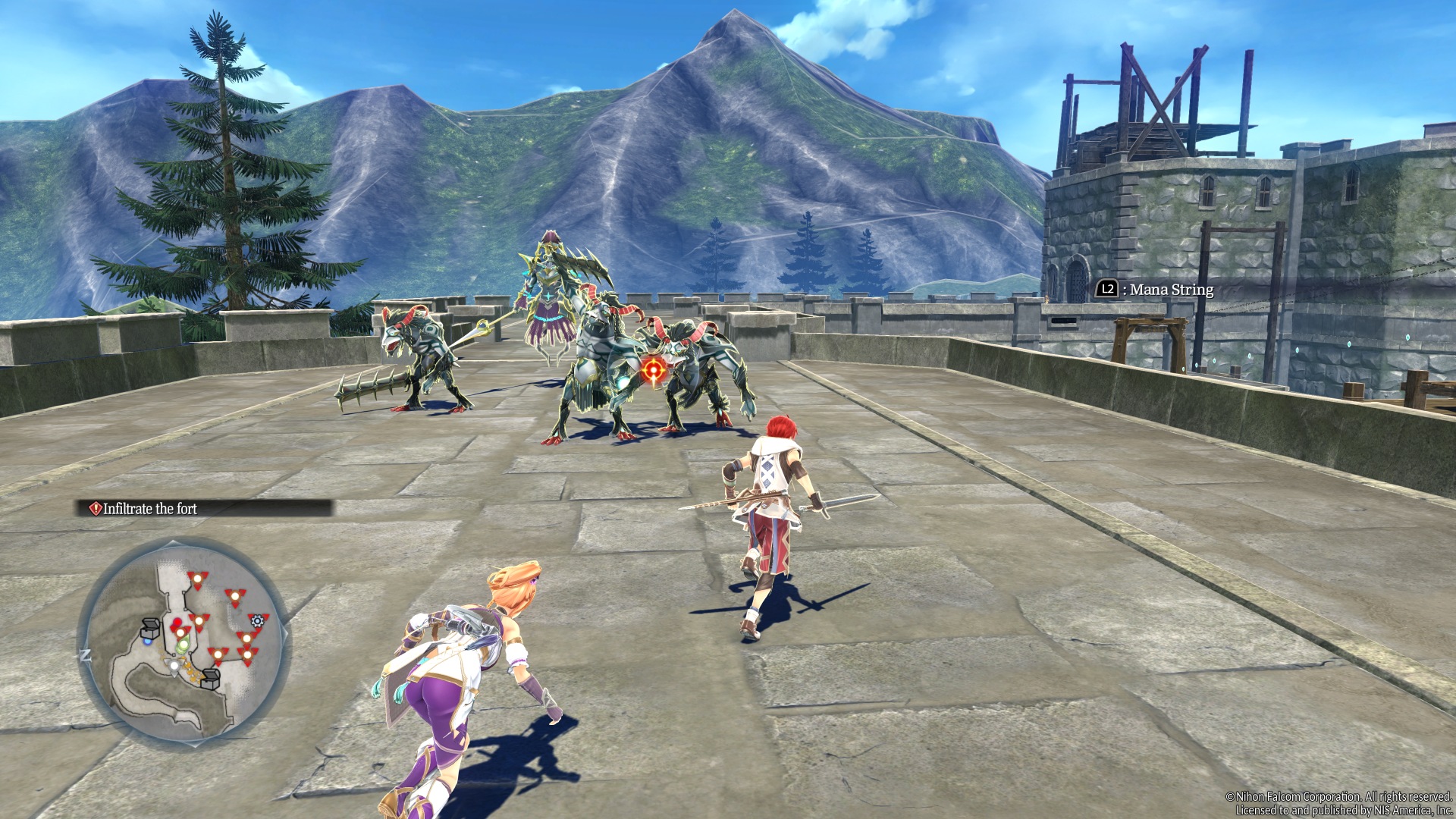1456x819 pixels.
Task: Select the treasure chest marker beside the blue dot
Action: (x=150, y=629)
